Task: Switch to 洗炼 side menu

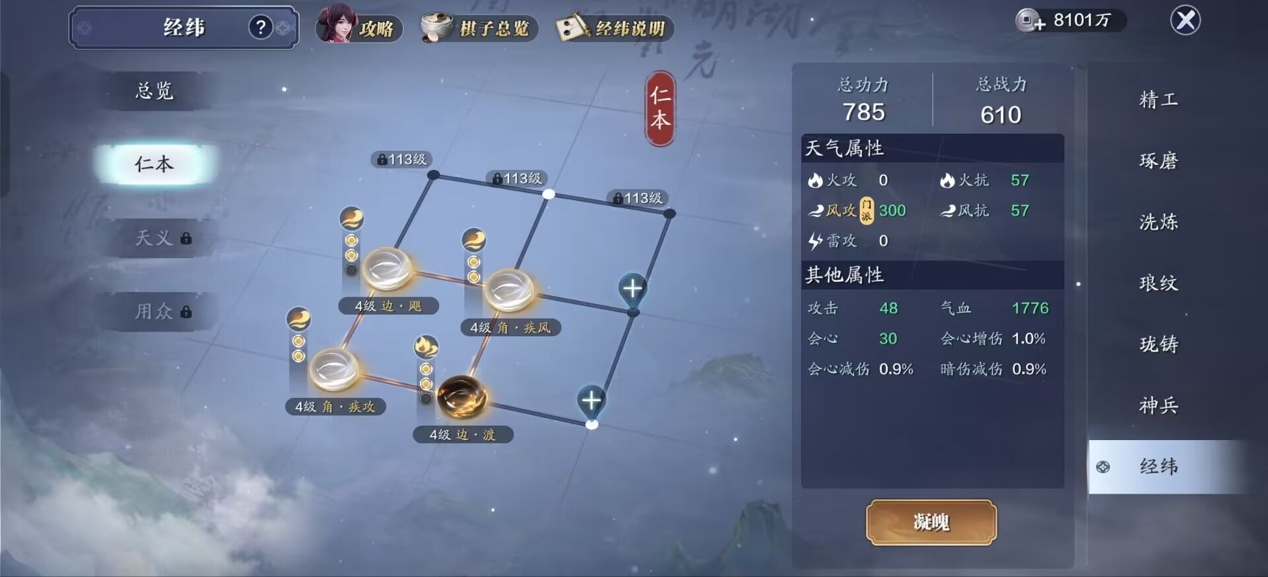Action: pyautogui.click(x=1158, y=222)
